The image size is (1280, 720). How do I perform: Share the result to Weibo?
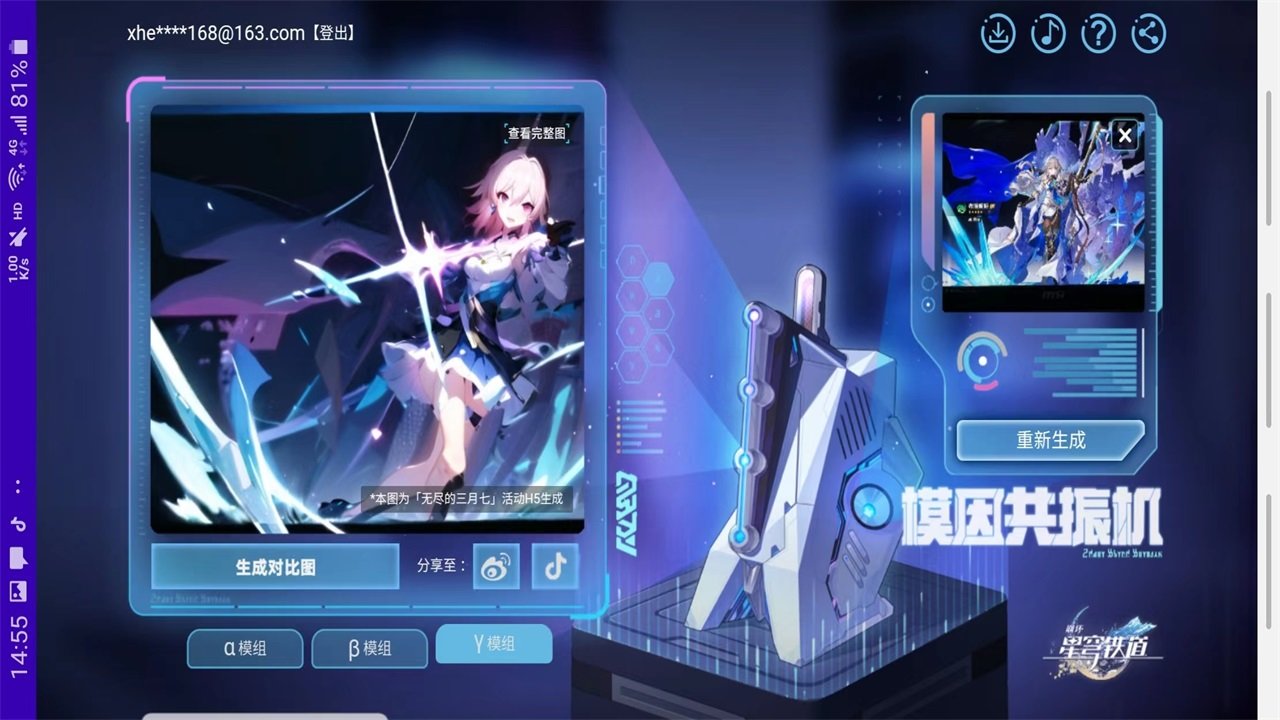click(495, 567)
